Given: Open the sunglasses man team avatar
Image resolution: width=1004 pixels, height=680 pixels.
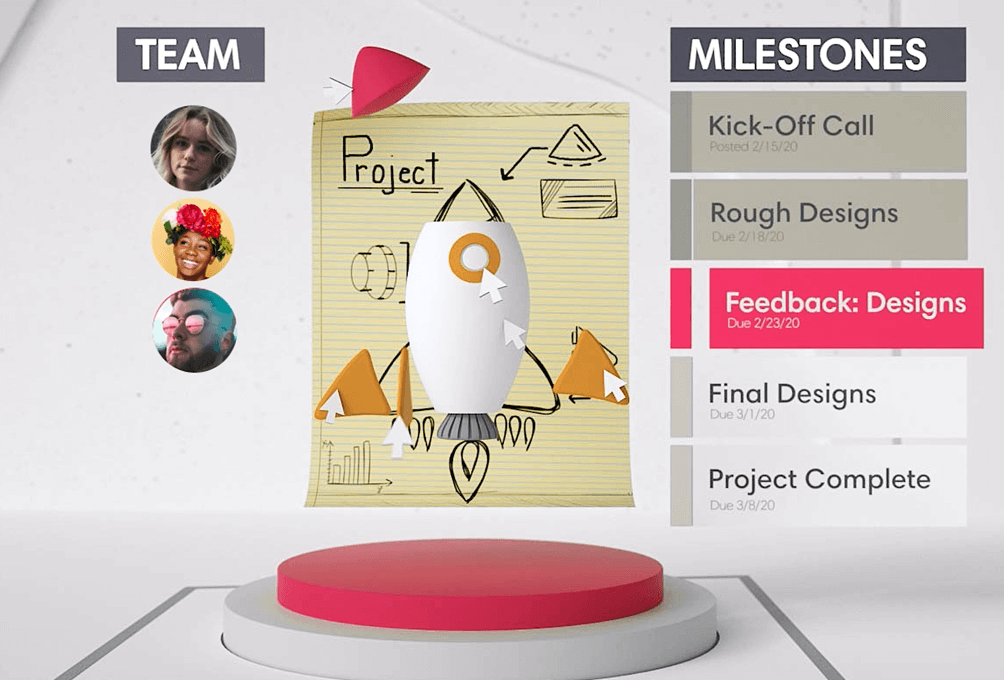Looking at the screenshot, I should click(193, 330).
